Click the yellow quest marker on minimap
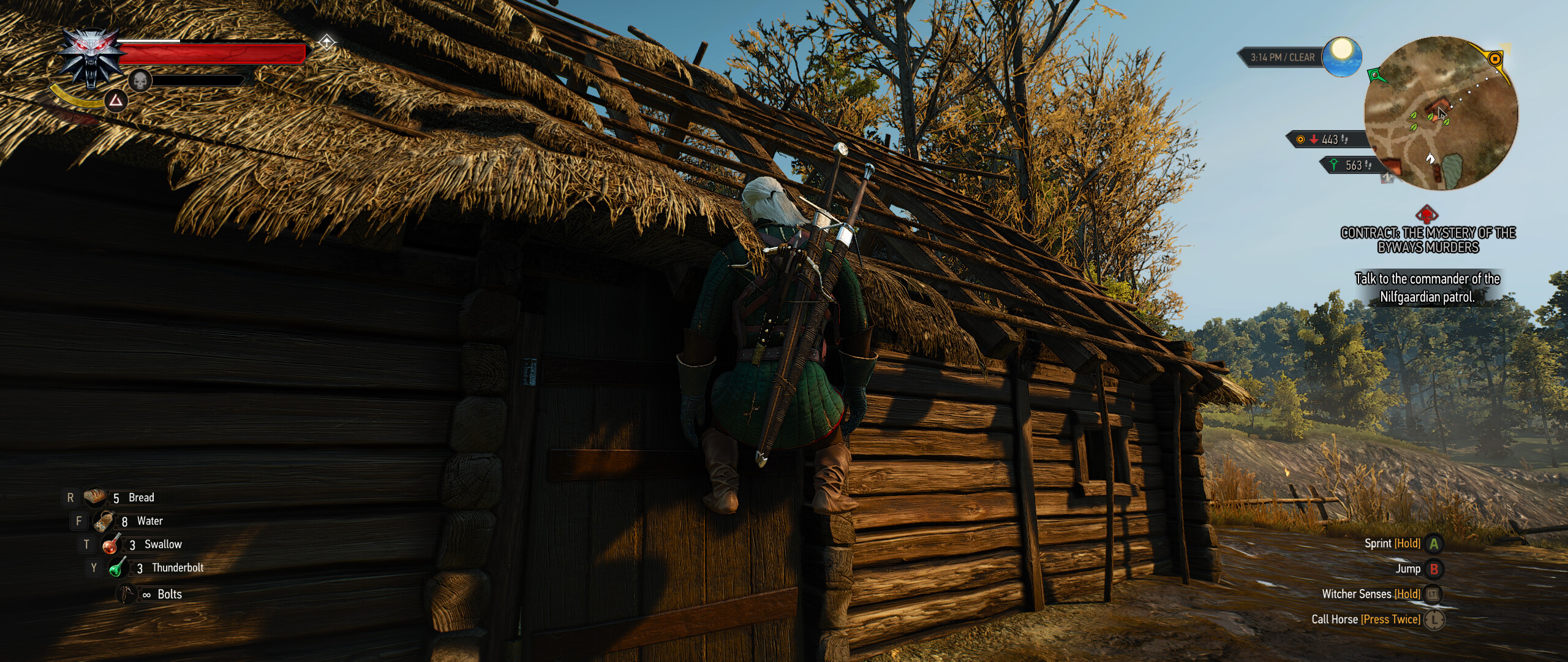1568x662 pixels. [1495, 59]
